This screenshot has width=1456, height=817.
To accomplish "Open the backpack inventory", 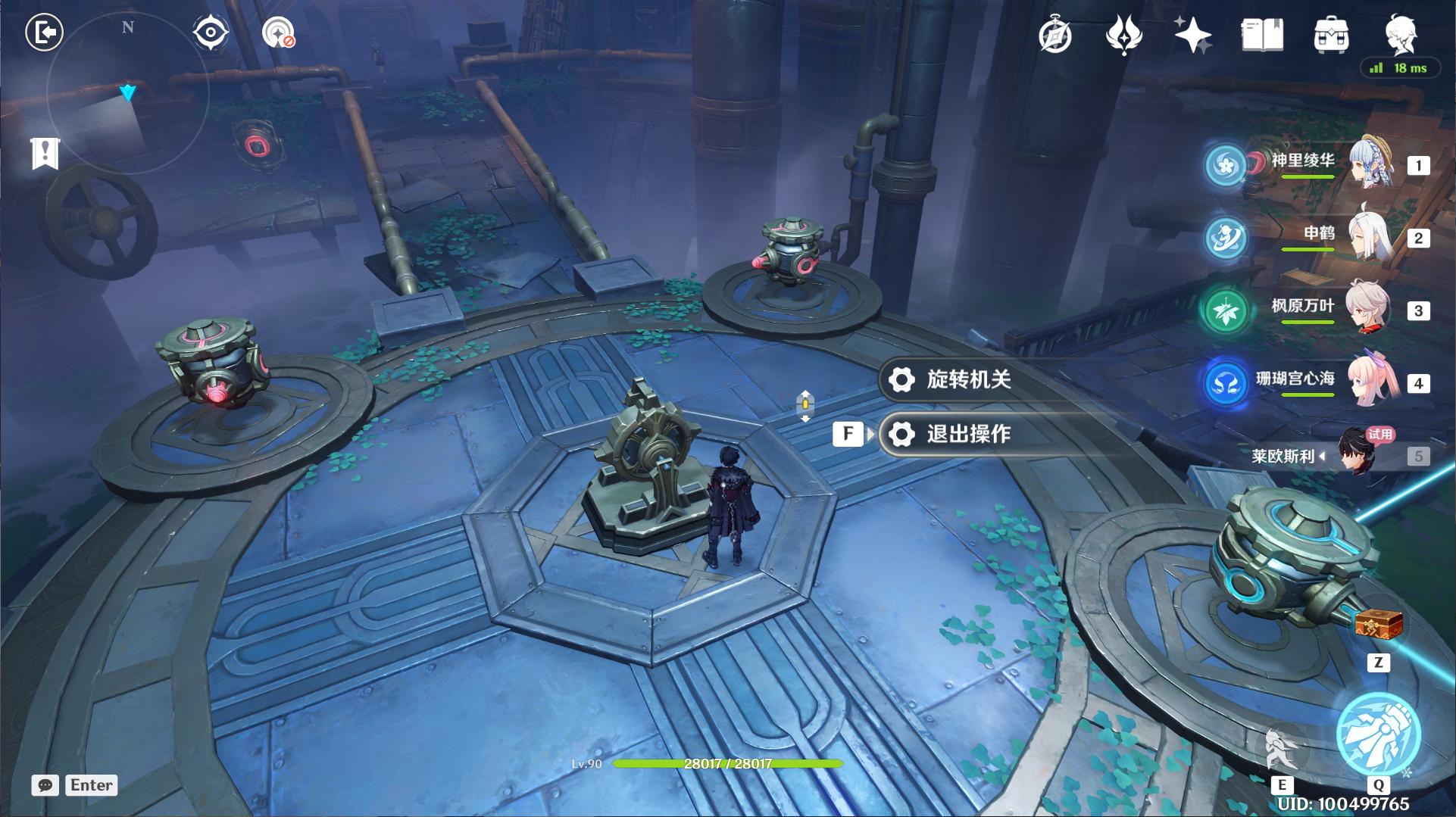I will tap(1330, 36).
